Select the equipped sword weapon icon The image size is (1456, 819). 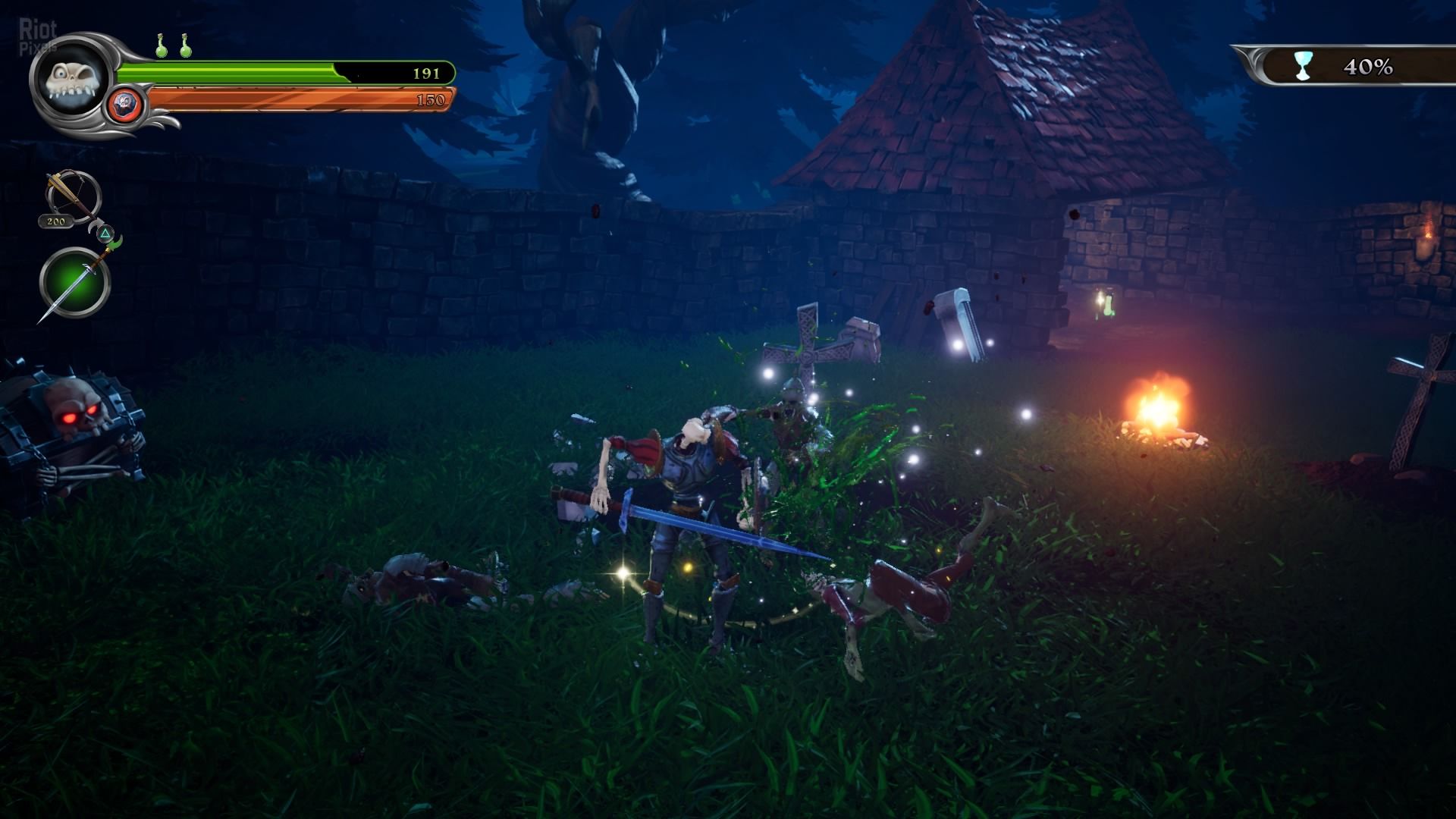(x=74, y=283)
